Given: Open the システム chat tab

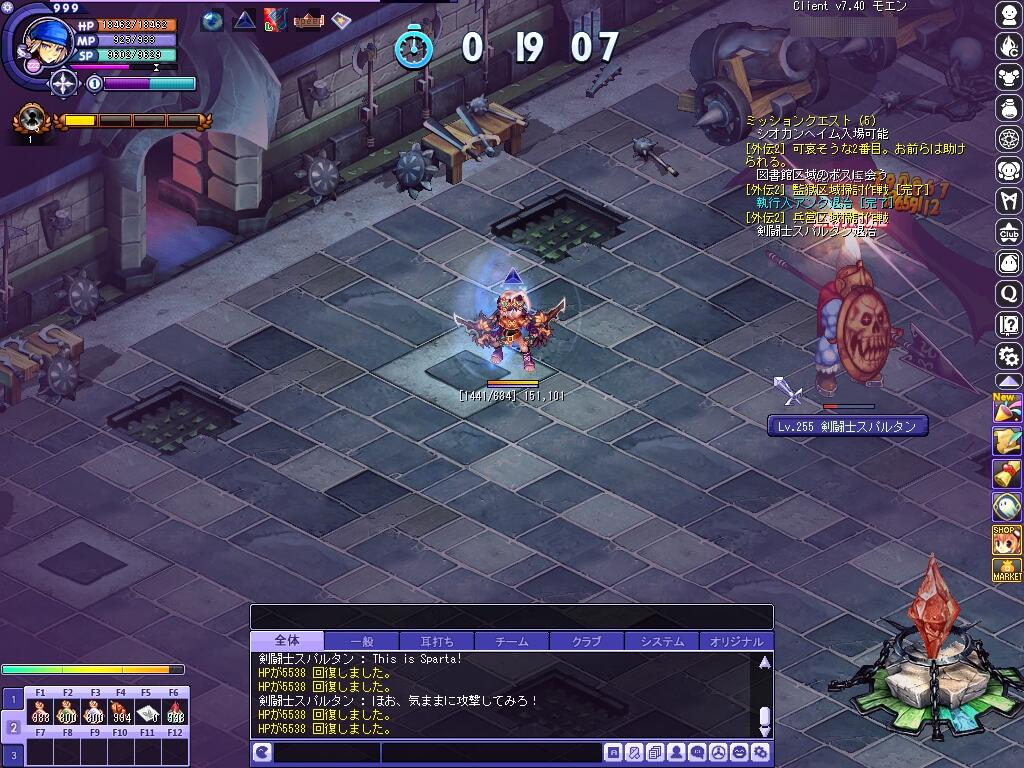Looking at the screenshot, I should coord(662,641).
